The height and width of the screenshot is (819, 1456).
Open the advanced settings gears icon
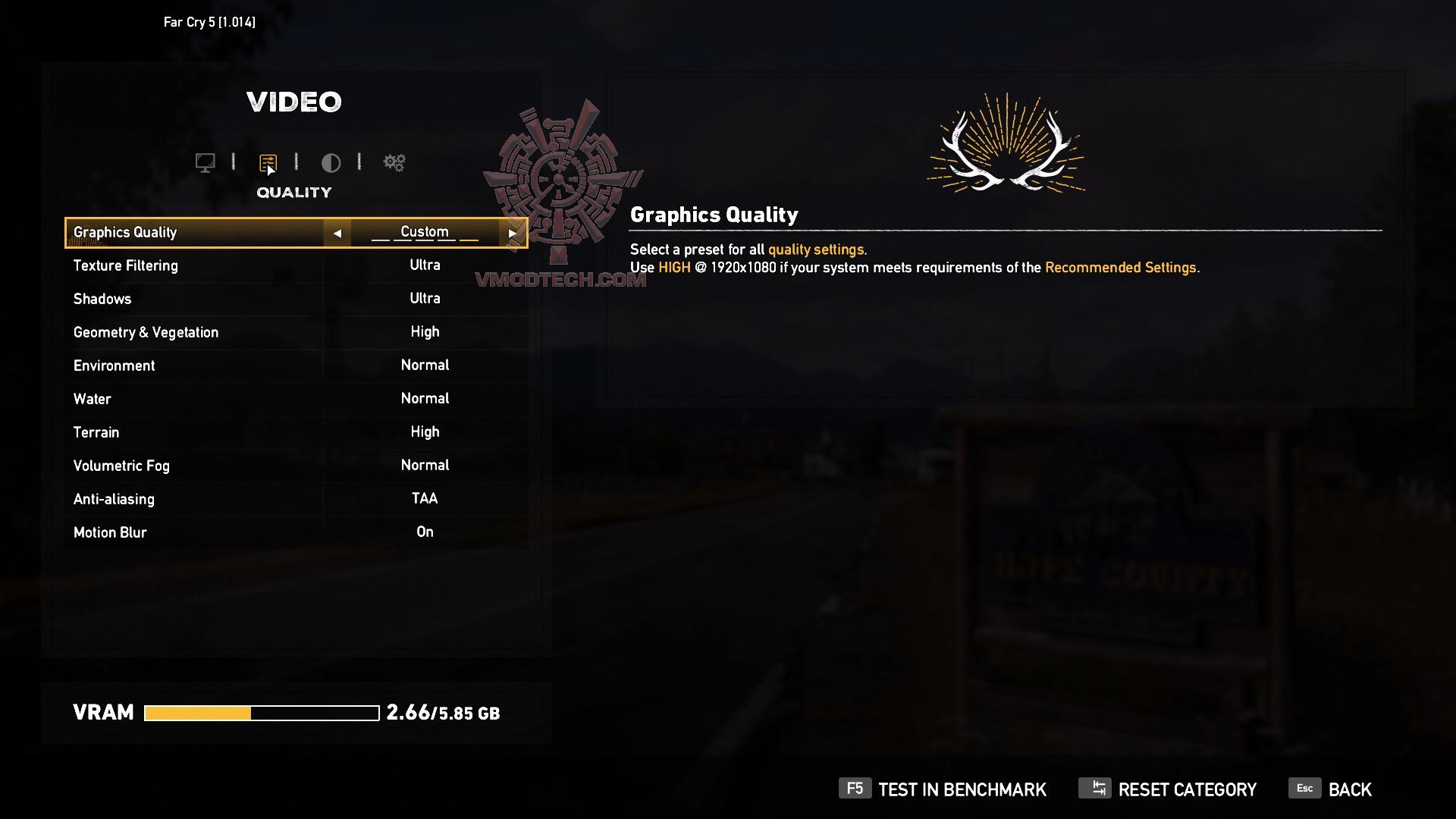click(x=394, y=162)
